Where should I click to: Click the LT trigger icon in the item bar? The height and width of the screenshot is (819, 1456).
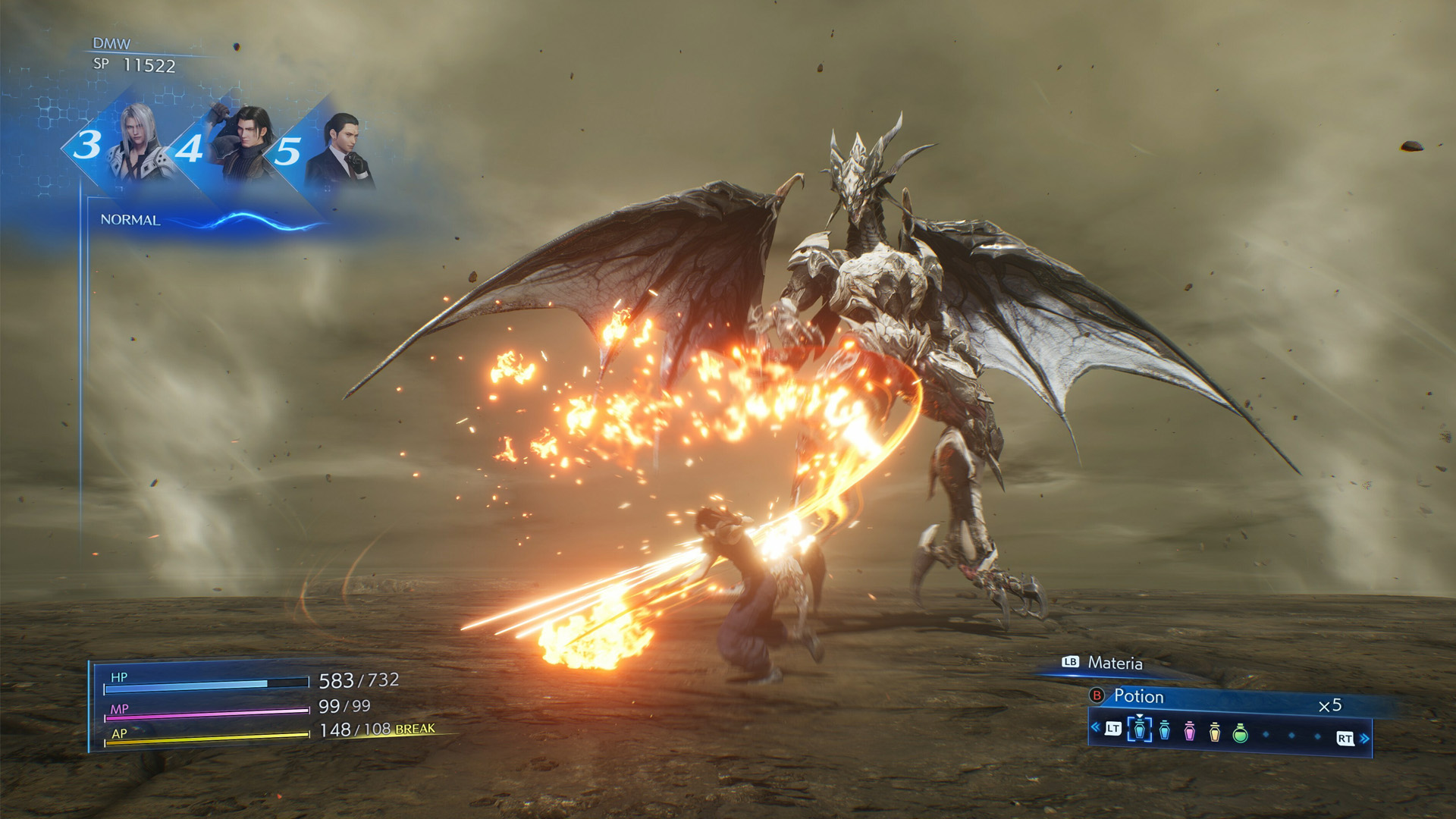(1112, 728)
